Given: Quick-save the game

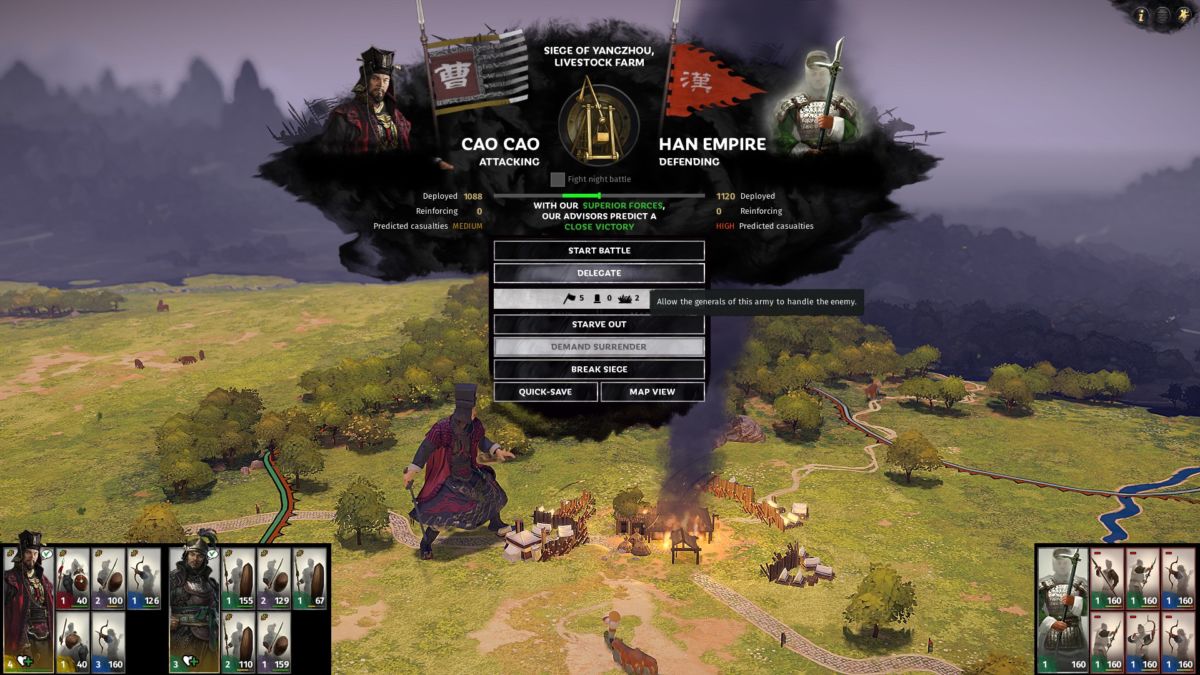Looking at the screenshot, I should click(545, 392).
